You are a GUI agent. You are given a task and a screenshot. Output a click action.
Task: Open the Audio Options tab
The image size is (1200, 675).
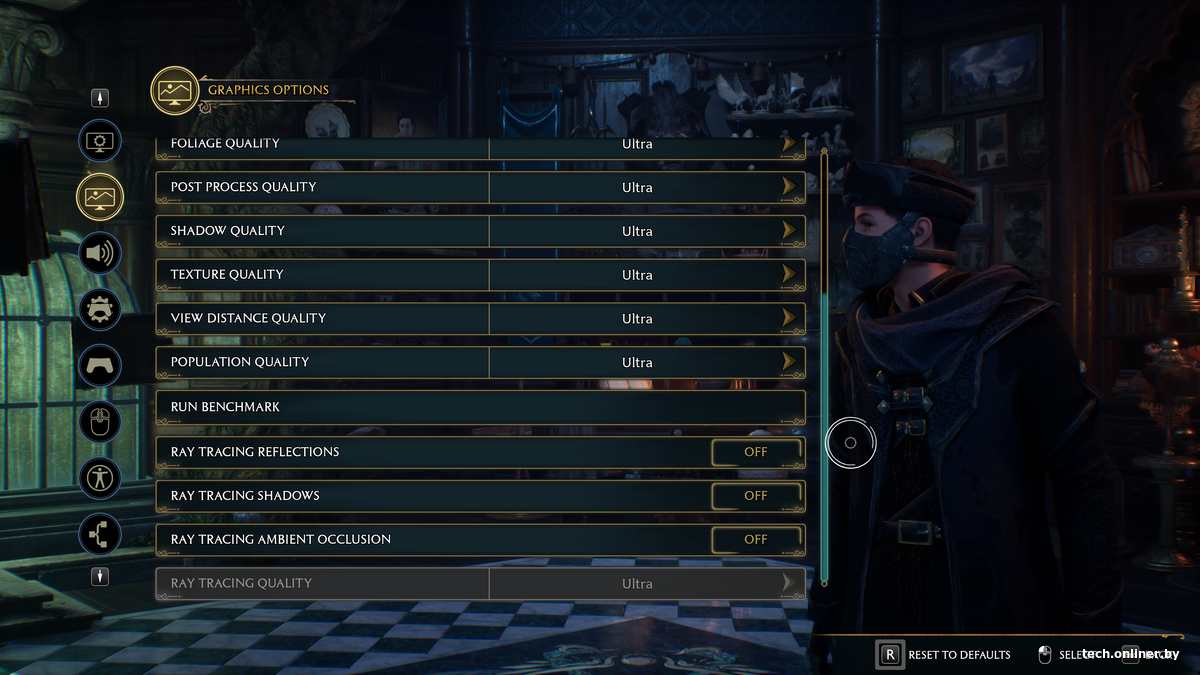tap(100, 253)
